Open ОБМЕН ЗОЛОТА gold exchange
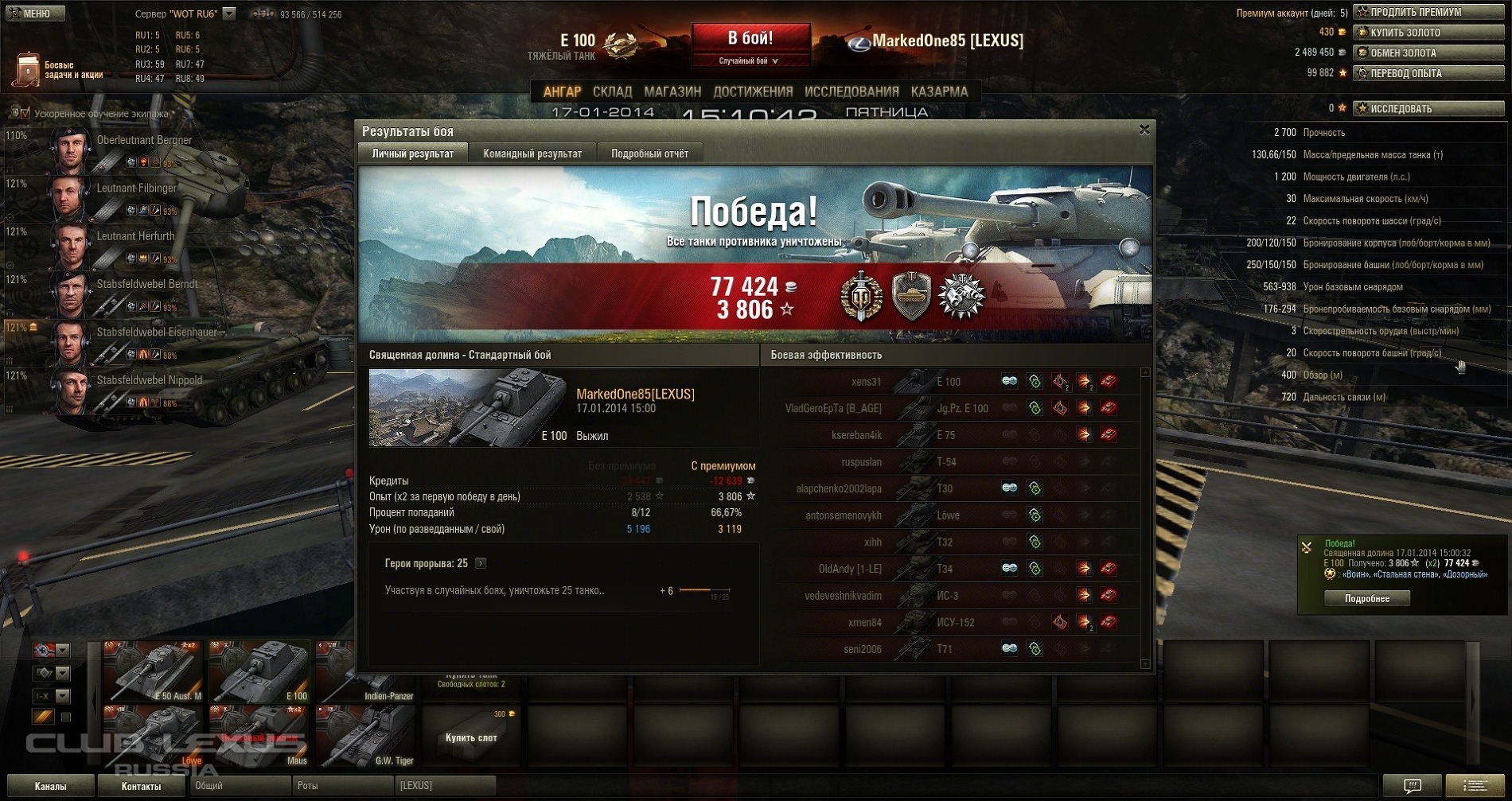The height and width of the screenshot is (801, 1512). (1428, 52)
